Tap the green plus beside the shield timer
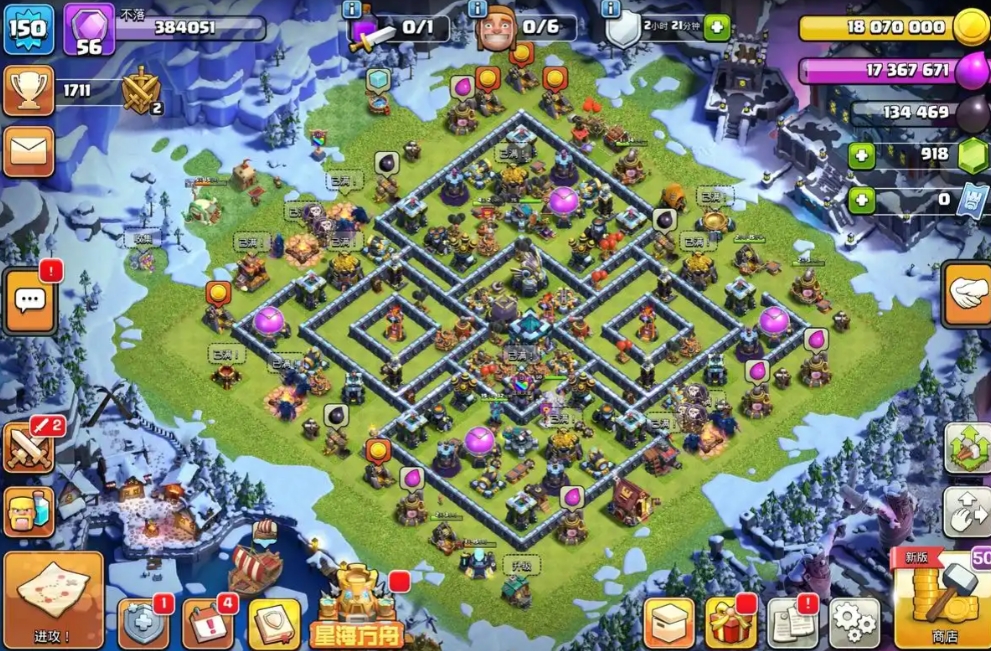The image size is (991, 651). pyautogui.click(x=716, y=27)
